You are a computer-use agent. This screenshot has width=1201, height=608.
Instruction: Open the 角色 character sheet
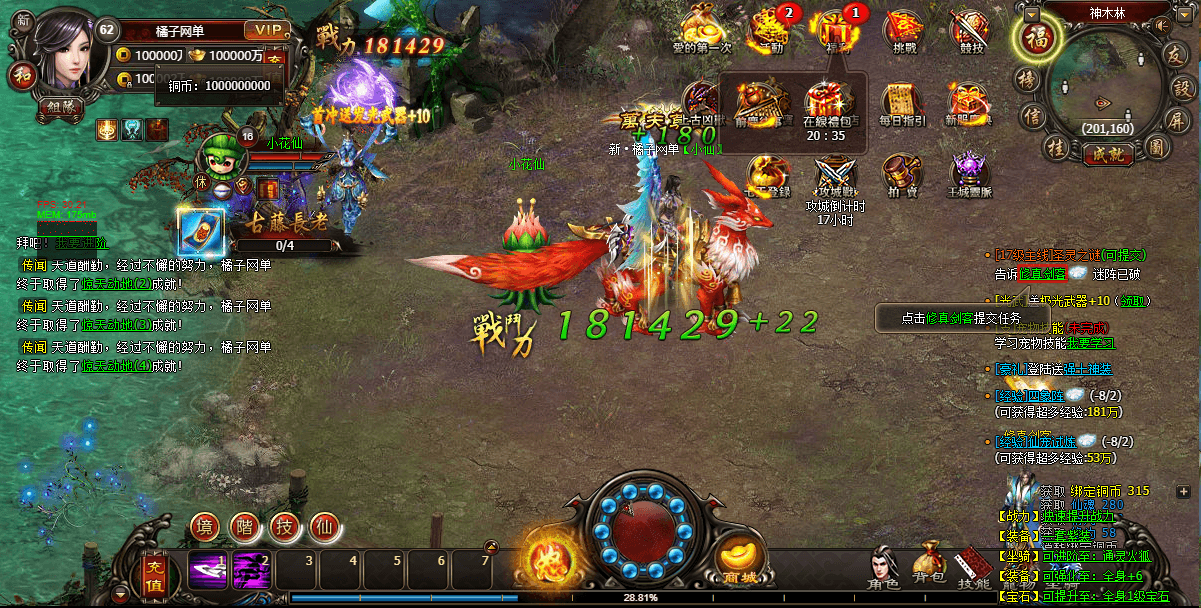coord(882,570)
